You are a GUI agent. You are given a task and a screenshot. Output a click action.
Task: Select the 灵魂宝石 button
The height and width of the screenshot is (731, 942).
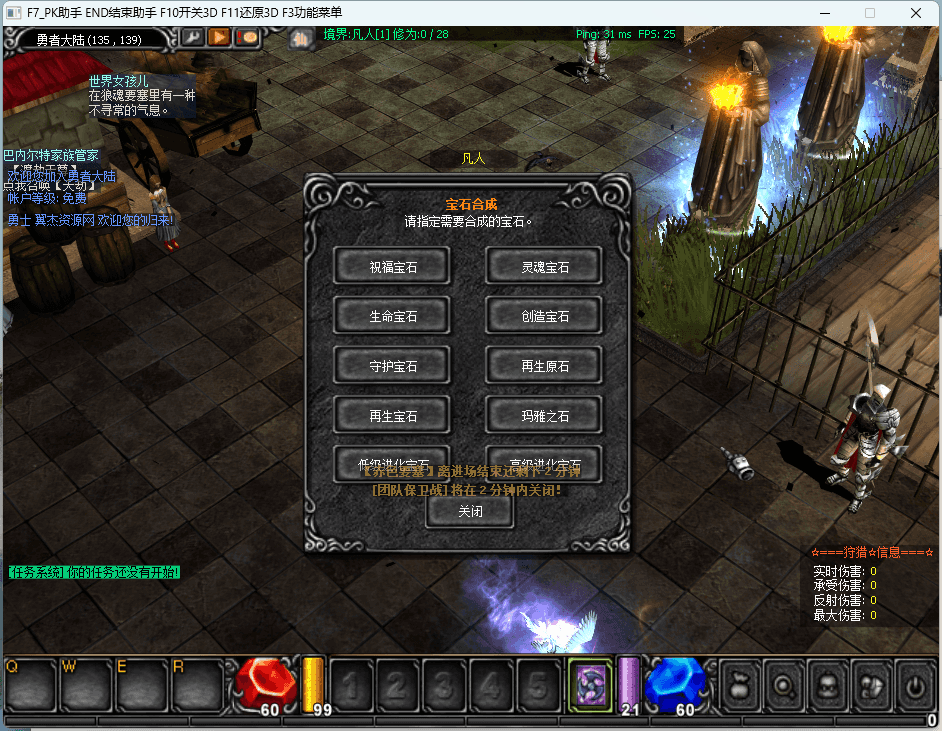click(x=544, y=266)
